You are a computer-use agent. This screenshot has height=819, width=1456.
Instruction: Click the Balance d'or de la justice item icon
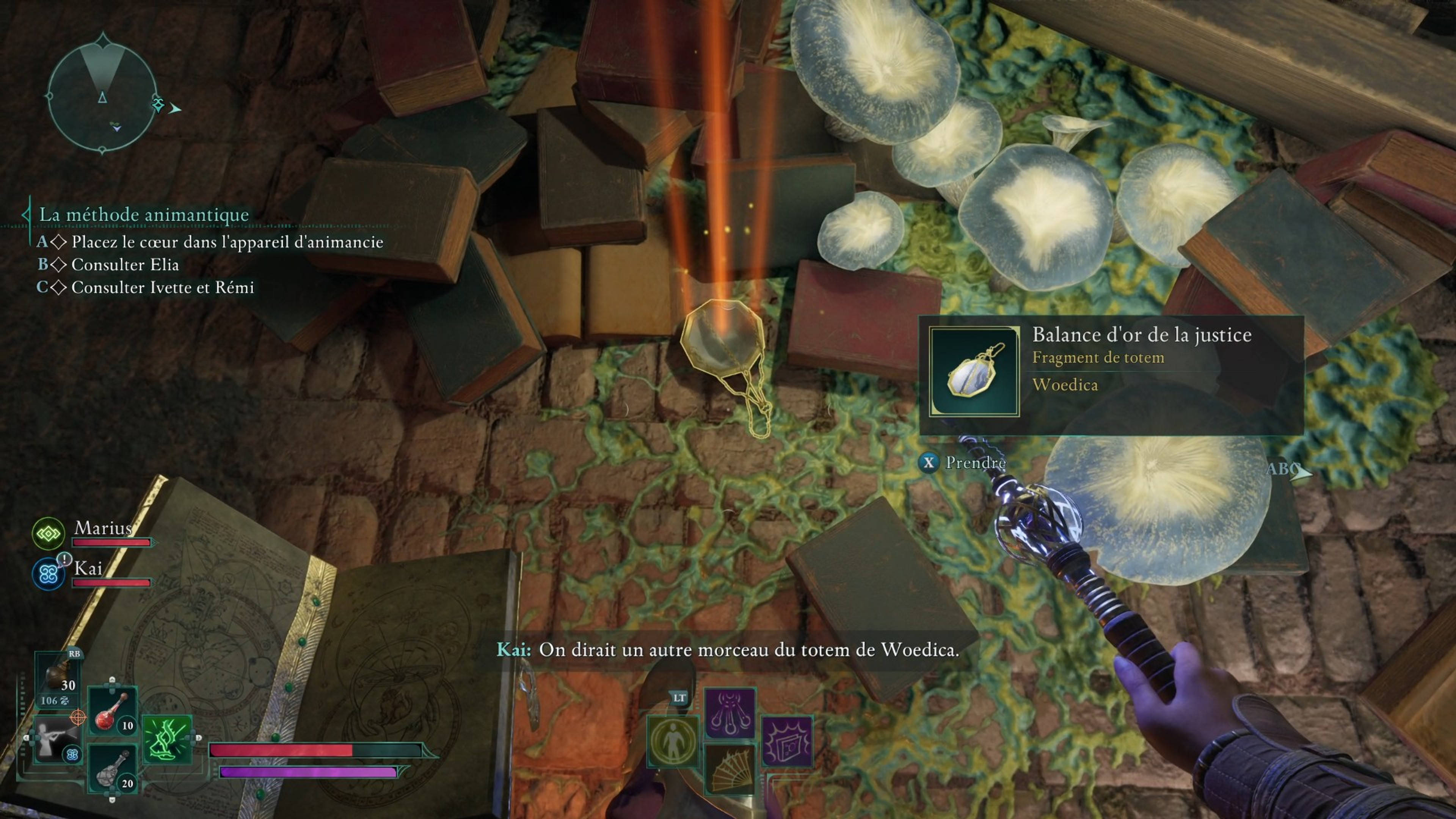coord(974,371)
